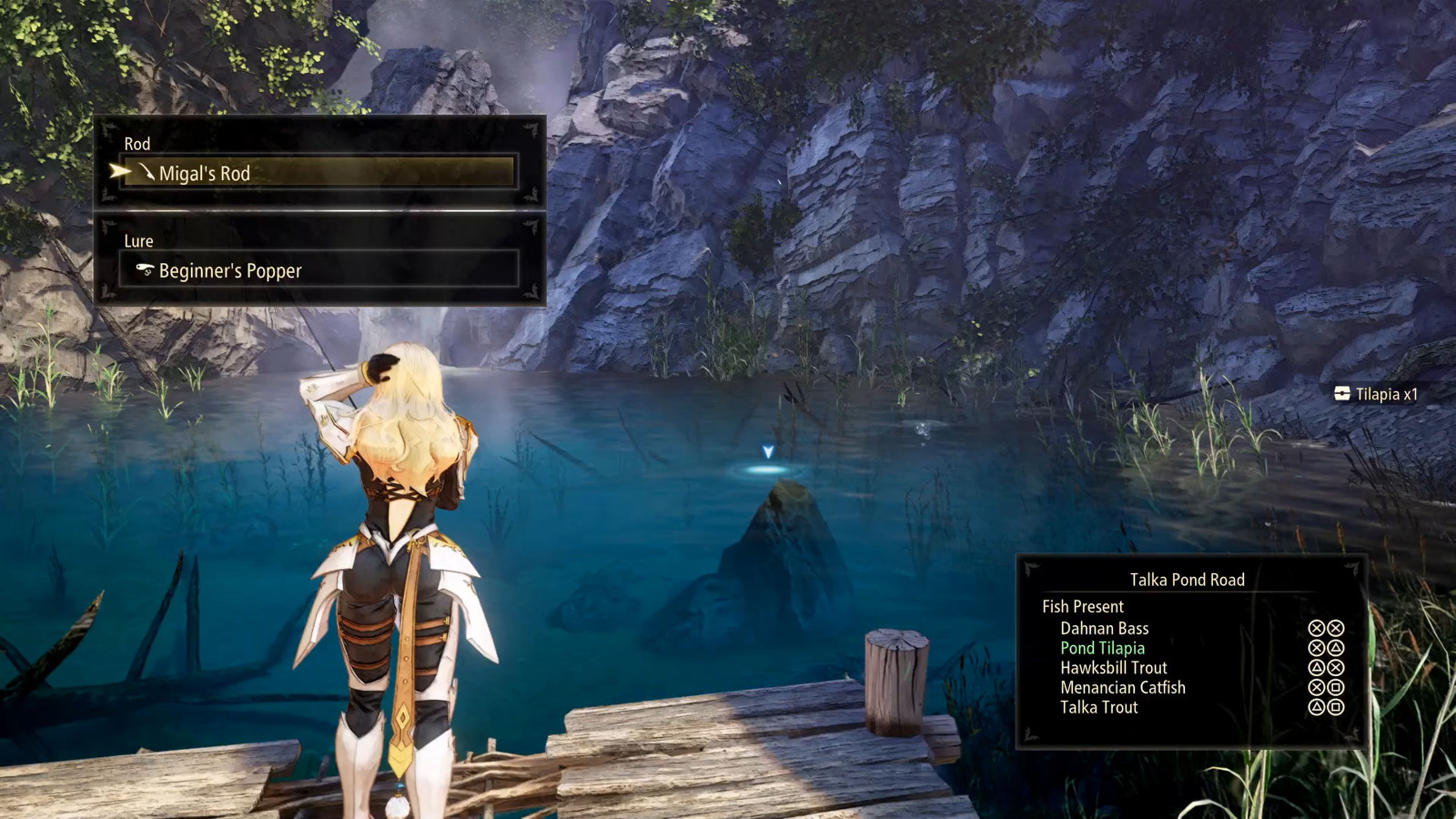The width and height of the screenshot is (1456, 819).
Task: Select Pond Tilapia from the fish list
Action: tap(1102, 648)
